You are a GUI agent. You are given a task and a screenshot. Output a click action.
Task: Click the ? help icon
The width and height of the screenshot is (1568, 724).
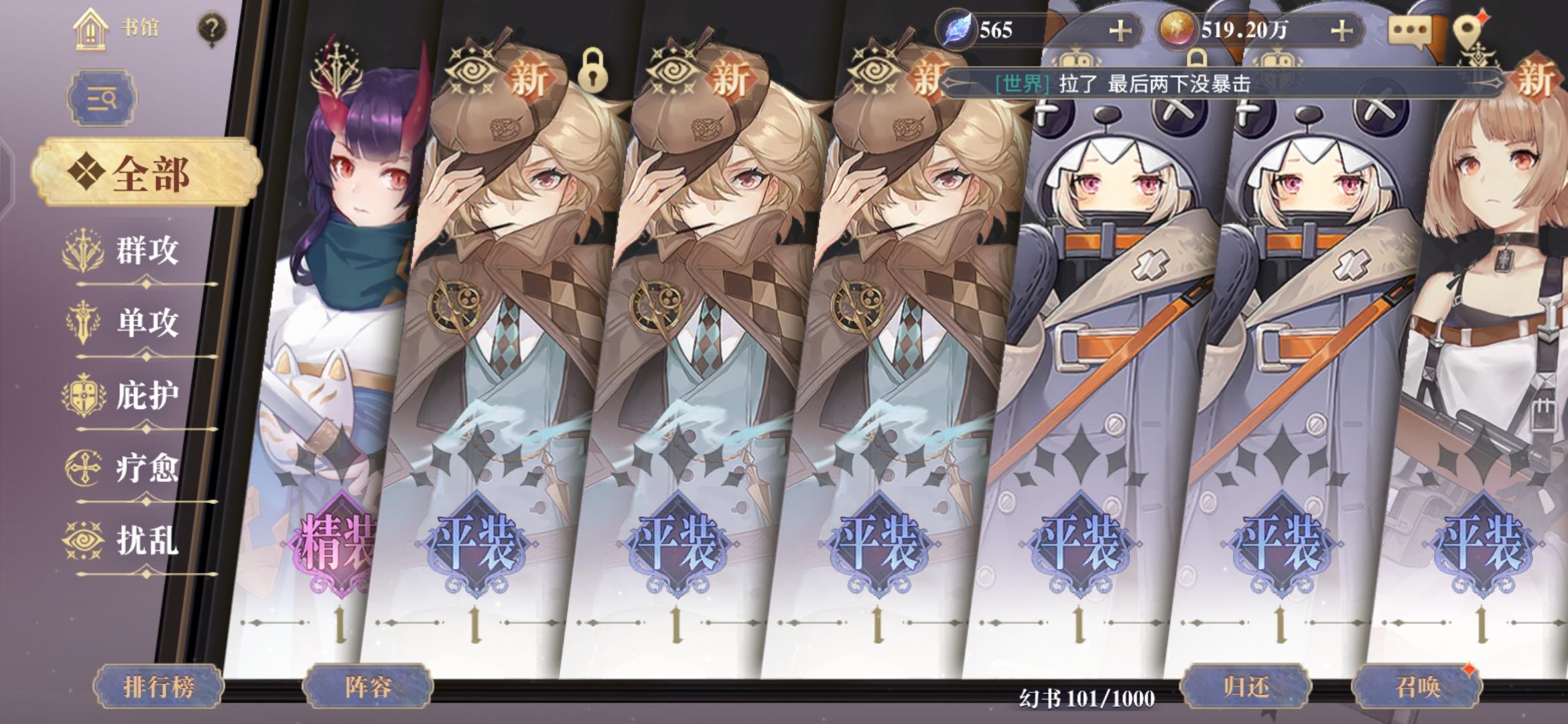211,28
